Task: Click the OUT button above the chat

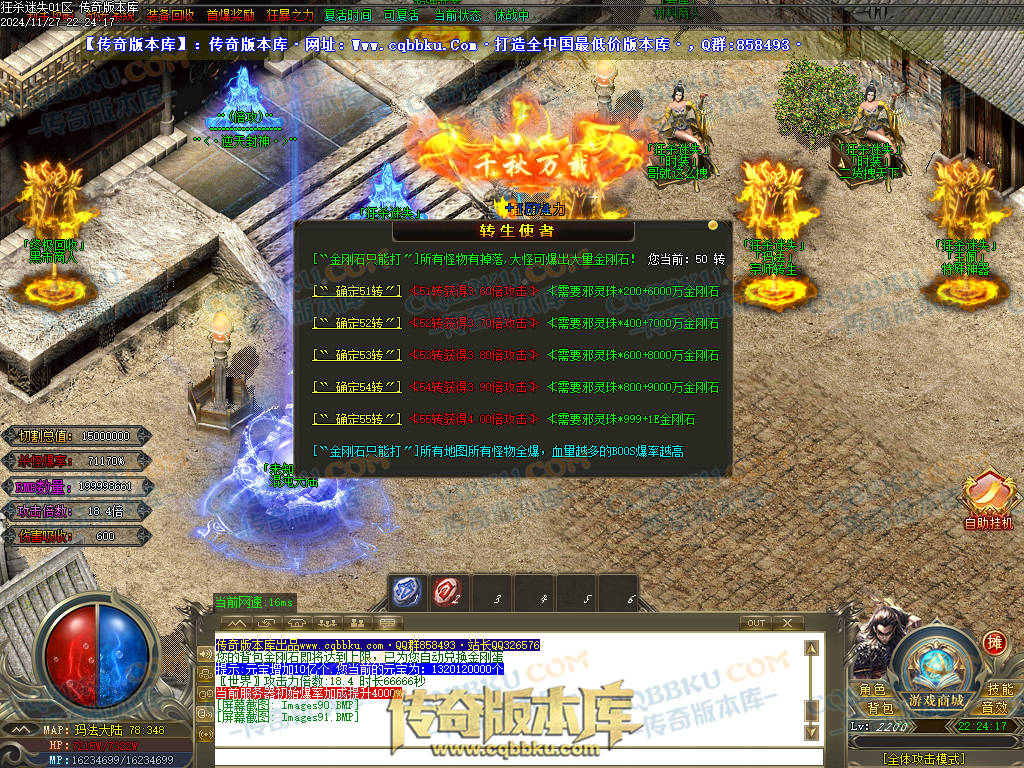Action: [757, 623]
